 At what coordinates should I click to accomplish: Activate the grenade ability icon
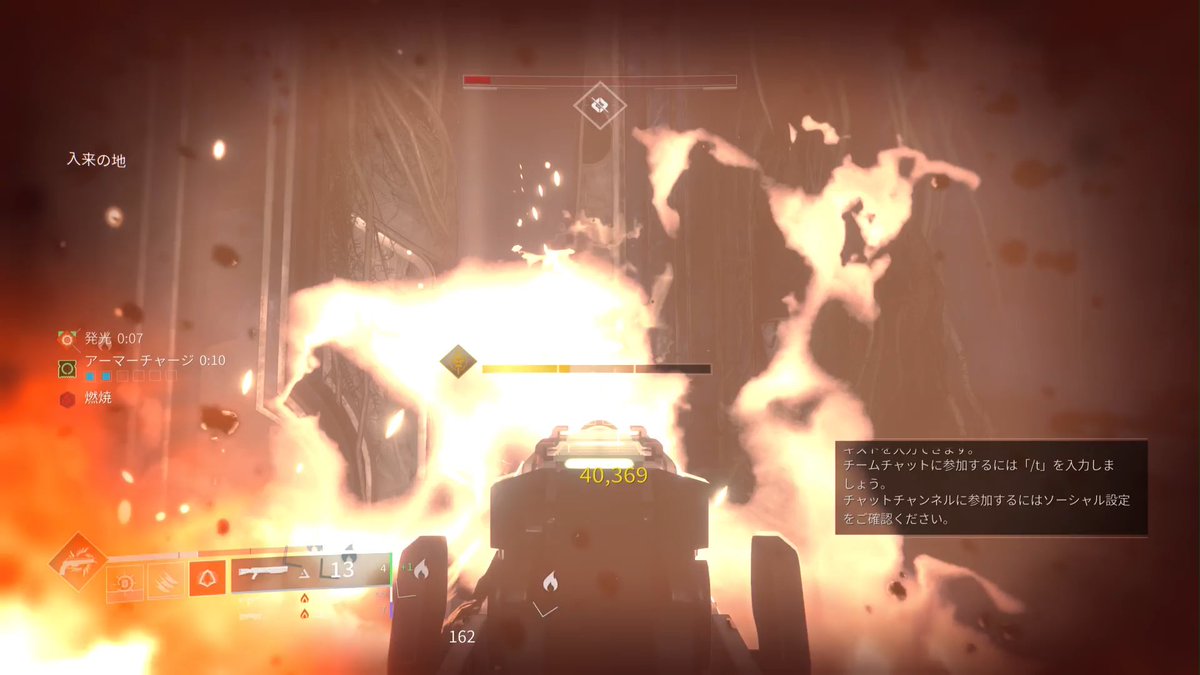pos(125,580)
